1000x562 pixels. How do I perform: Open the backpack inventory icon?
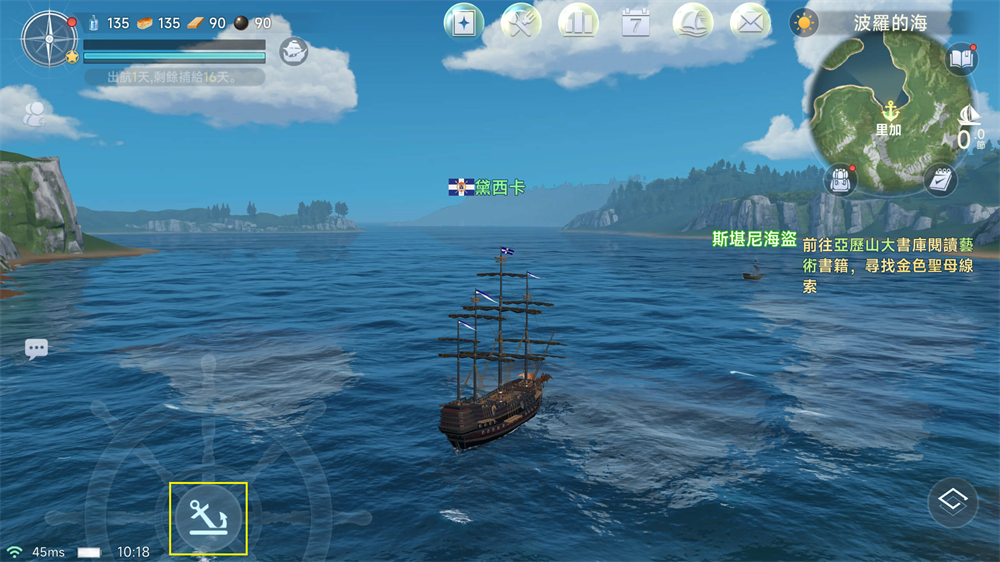(840, 181)
